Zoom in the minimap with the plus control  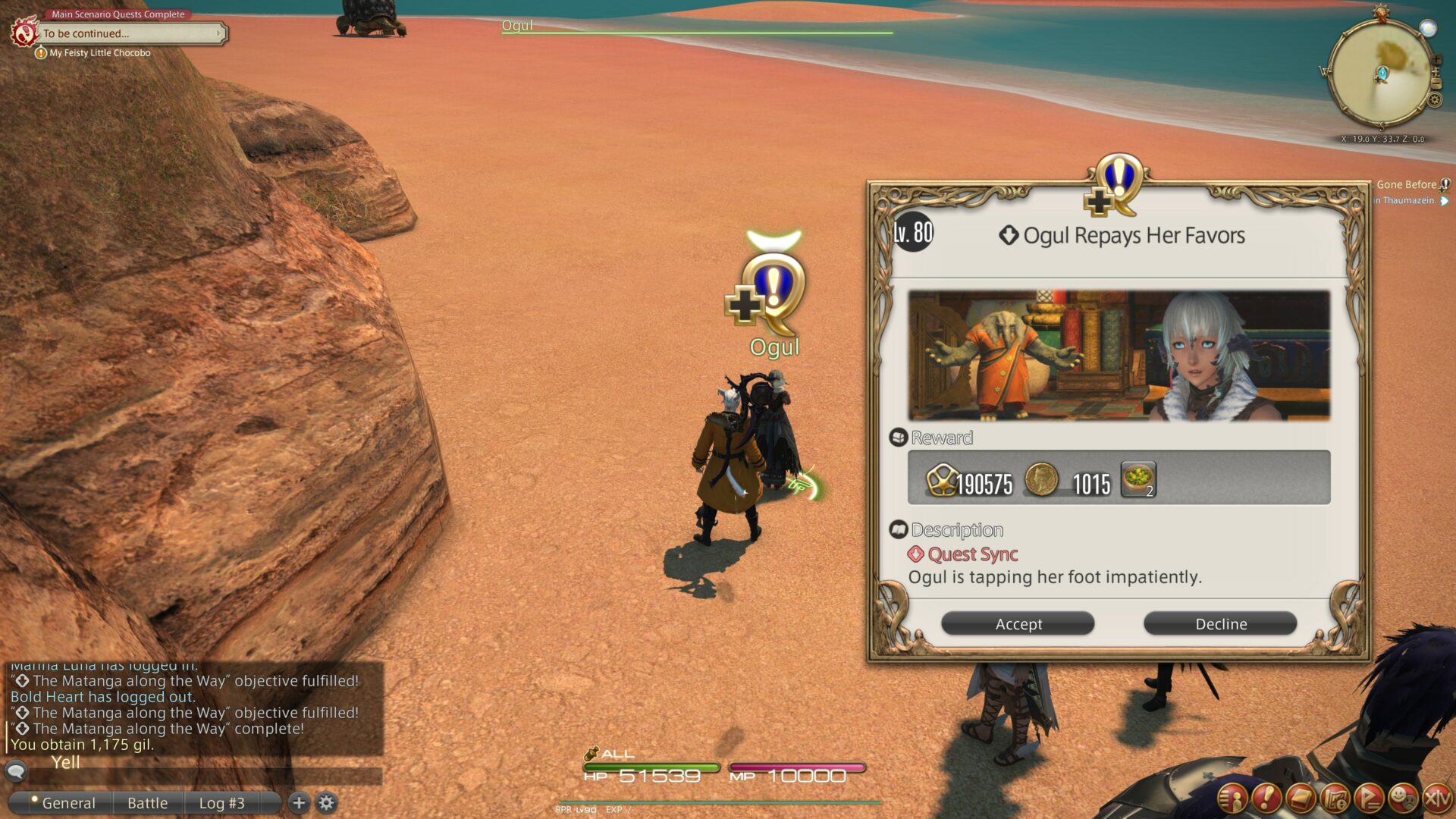coord(1437,59)
